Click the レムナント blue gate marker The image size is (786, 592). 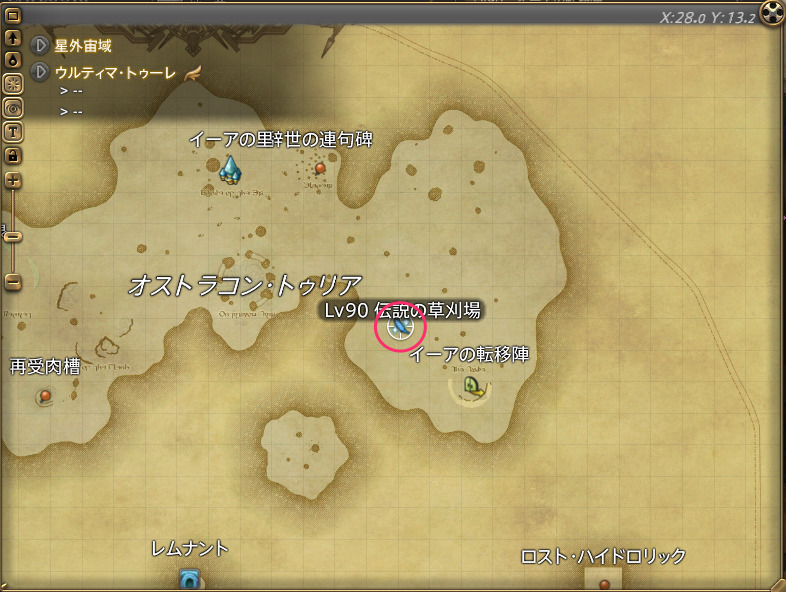pyautogui.click(x=190, y=578)
